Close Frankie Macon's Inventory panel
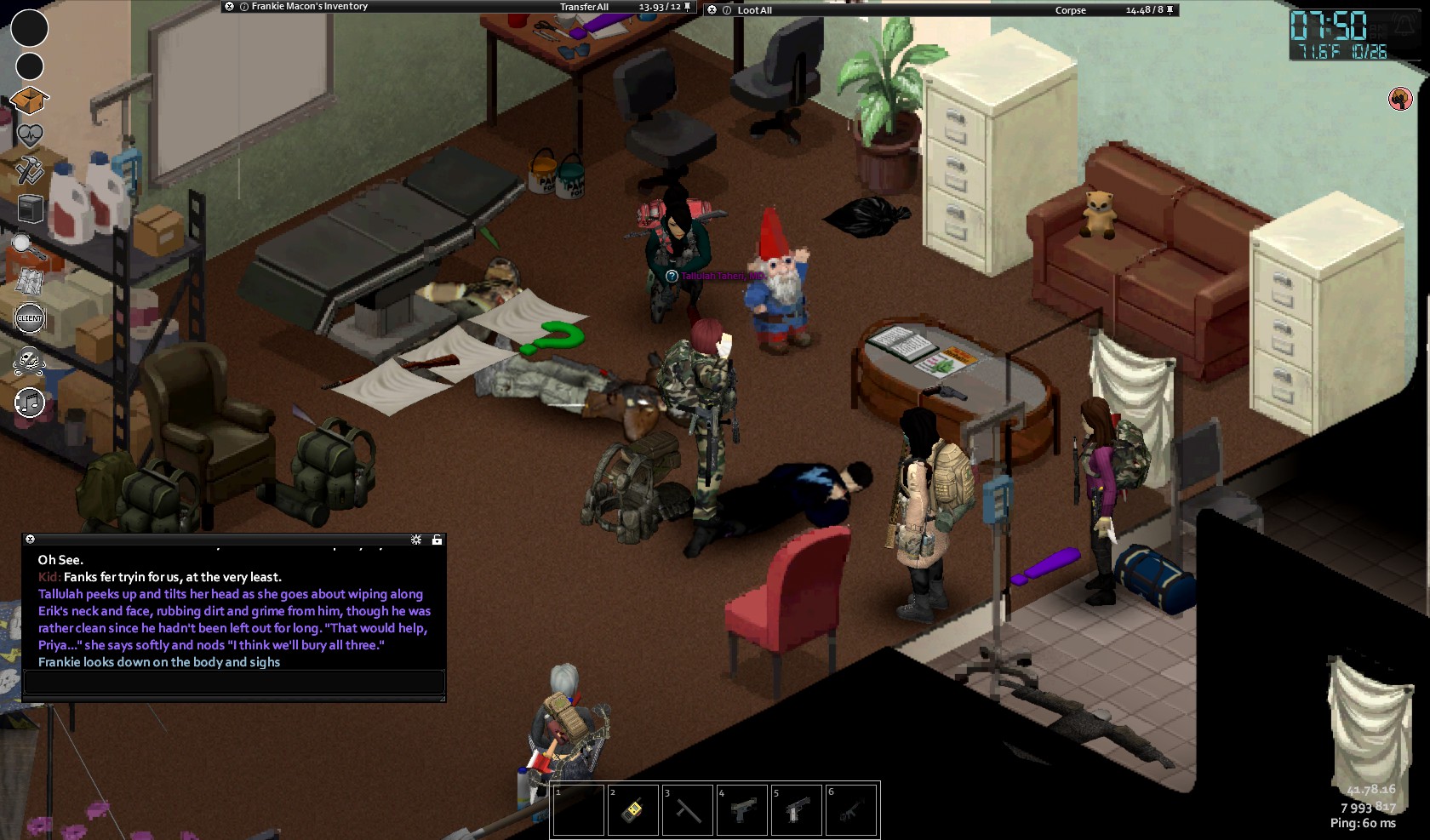 [x=229, y=7]
